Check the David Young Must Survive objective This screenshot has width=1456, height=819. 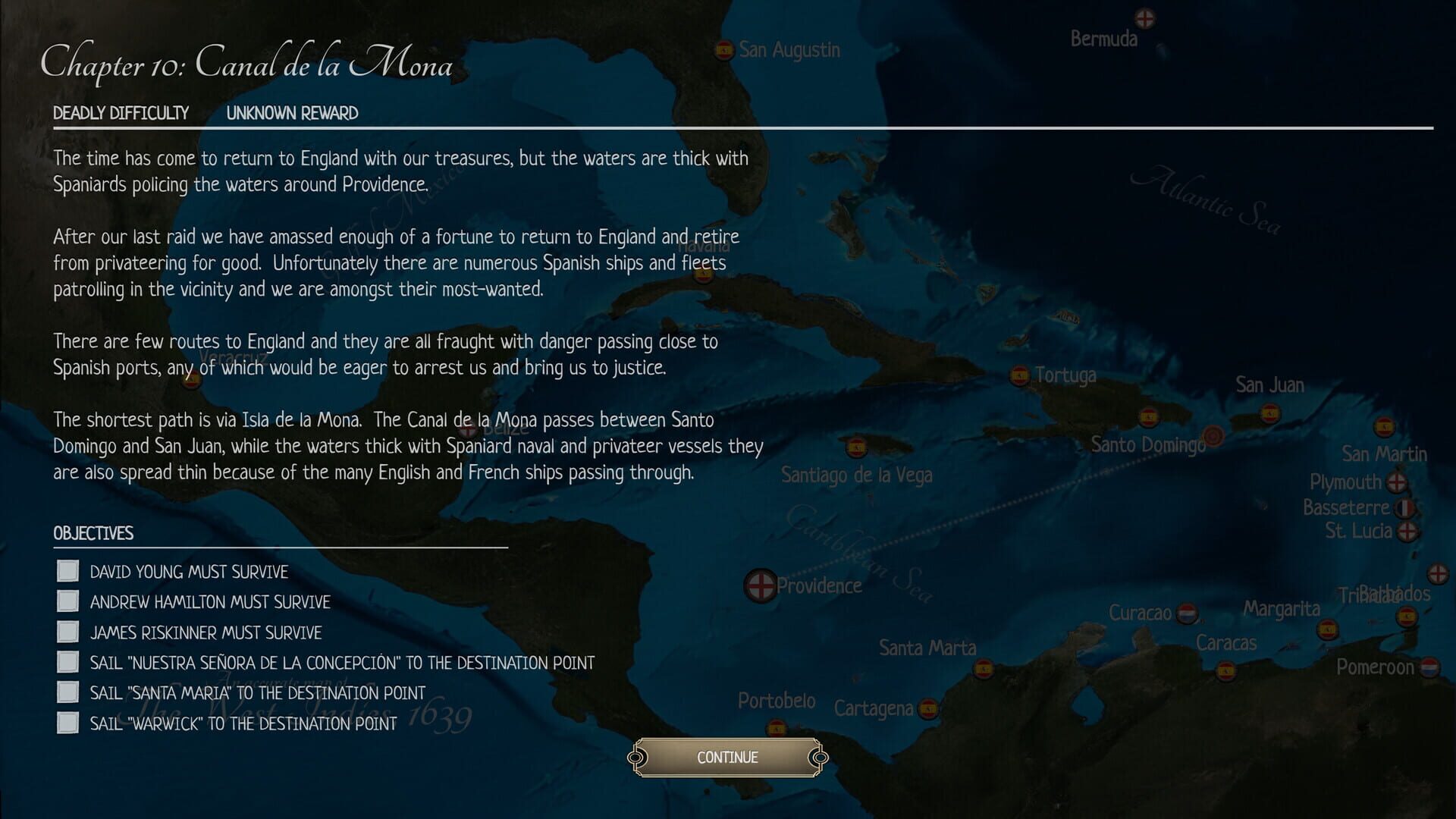click(67, 571)
